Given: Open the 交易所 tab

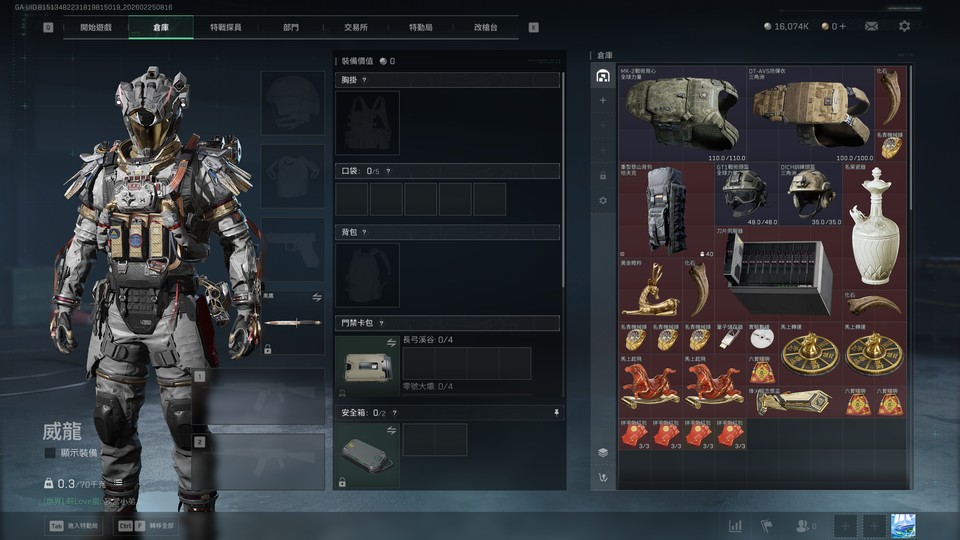Looking at the screenshot, I should point(354,27).
